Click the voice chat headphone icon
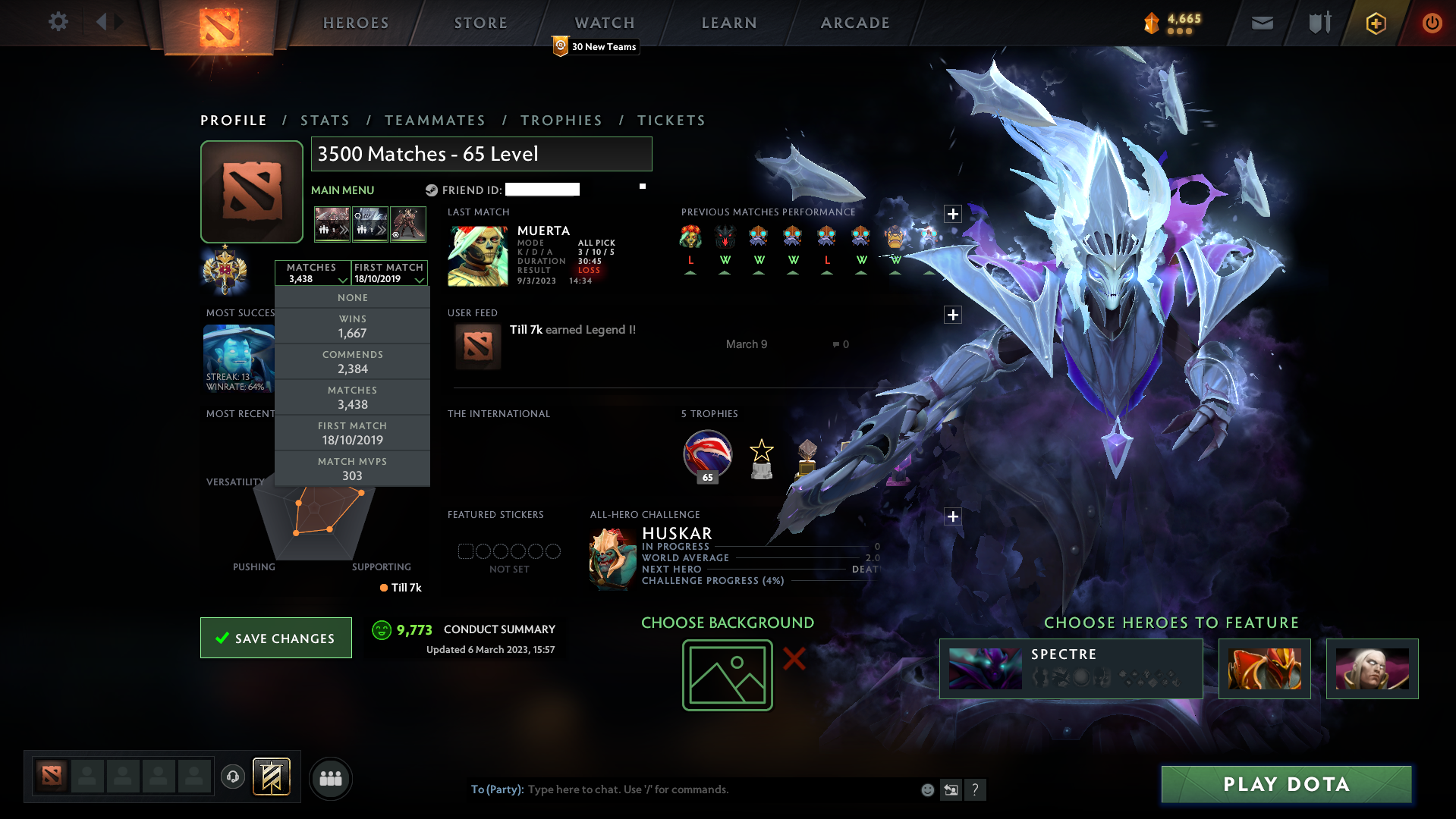1456x819 pixels. [x=233, y=778]
